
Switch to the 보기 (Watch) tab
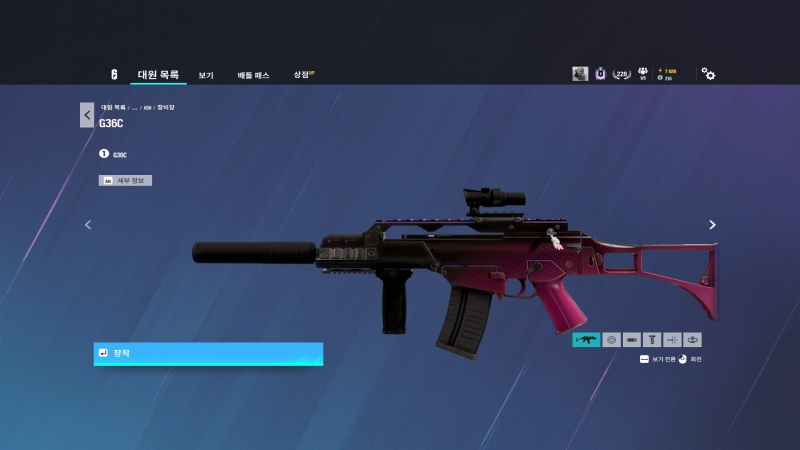[206, 75]
